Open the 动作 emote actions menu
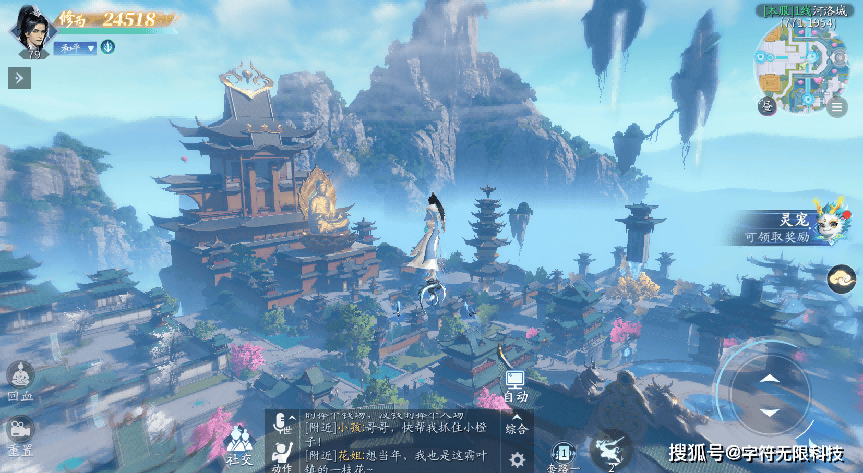This screenshot has width=863, height=473. pyautogui.click(x=283, y=454)
